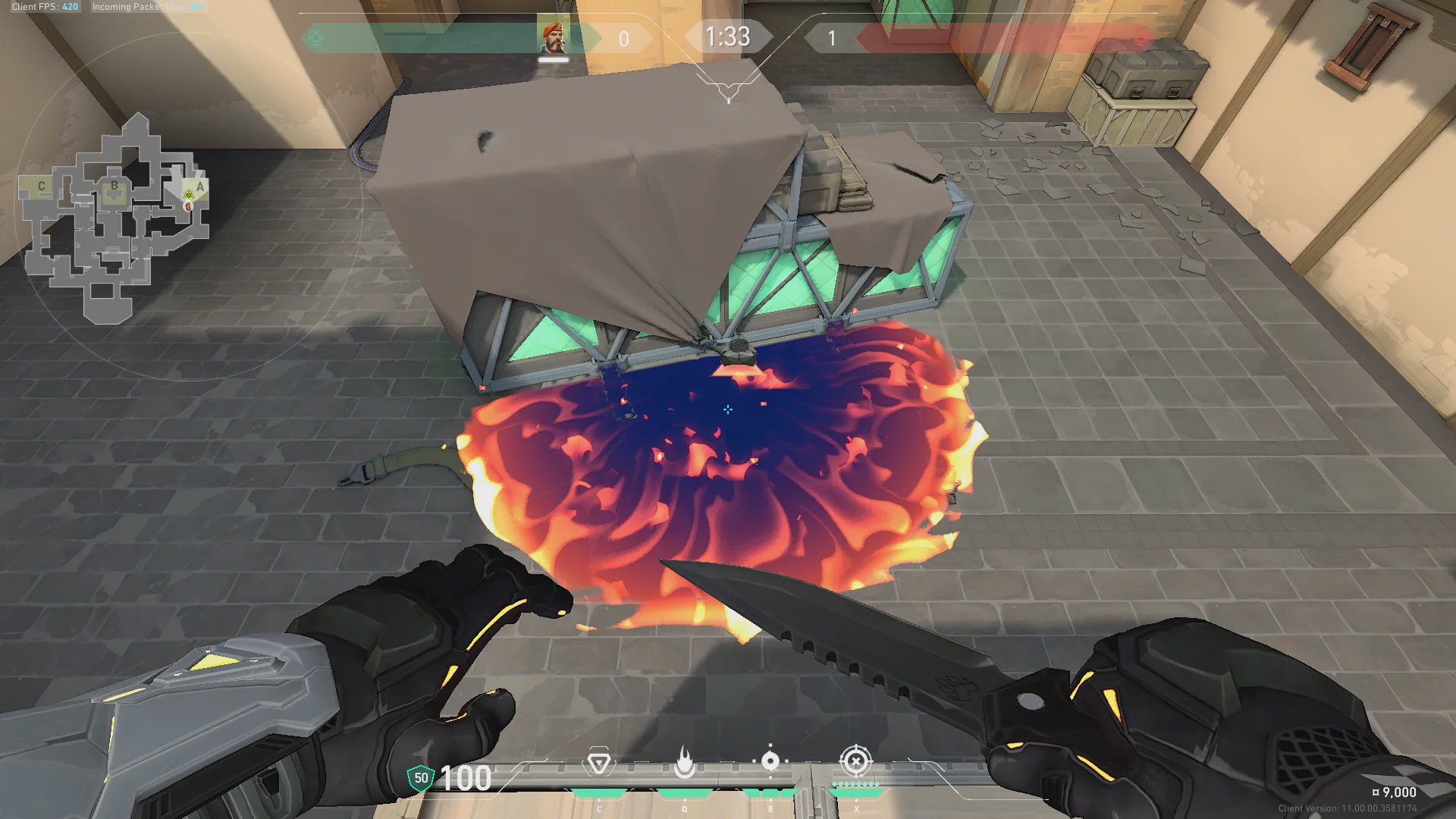
Task: Activate the Stim Beacon ability icon
Action: pos(598,763)
